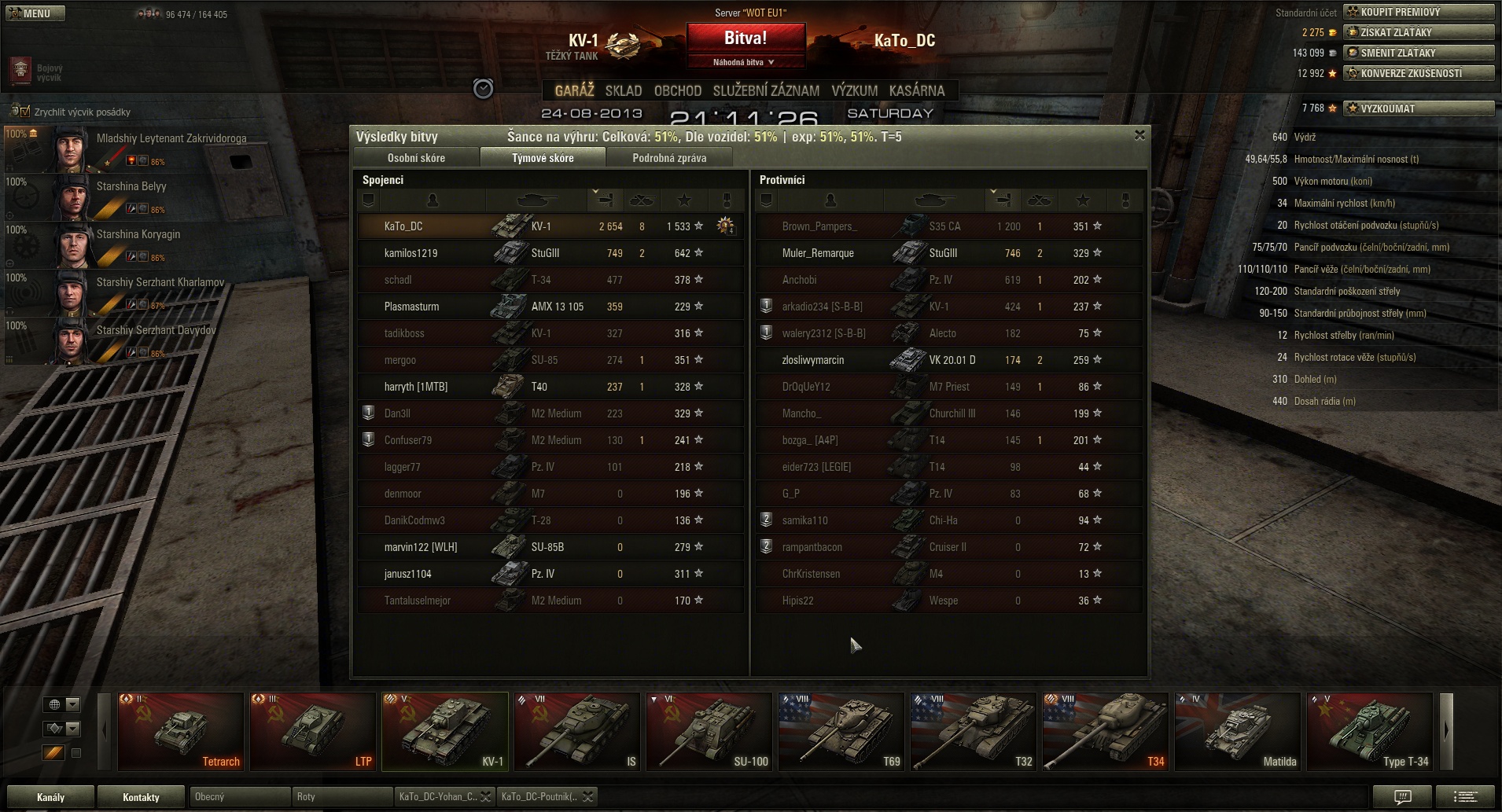This screenshot has width=1502, height=812.
Task: Switch to the Osobní skóre tab
Action: point(416,158)
